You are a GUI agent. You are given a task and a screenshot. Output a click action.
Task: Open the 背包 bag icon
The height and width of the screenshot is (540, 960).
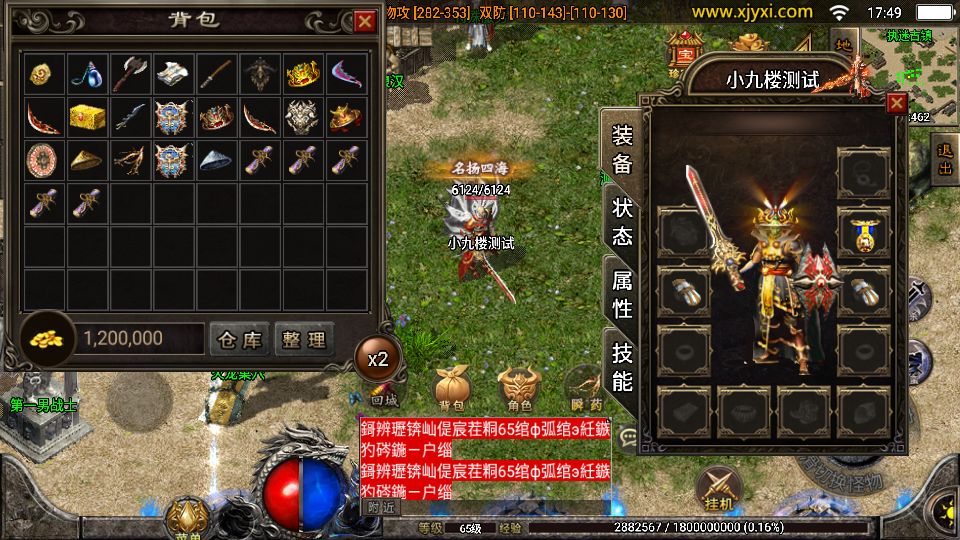pos(452,390)
